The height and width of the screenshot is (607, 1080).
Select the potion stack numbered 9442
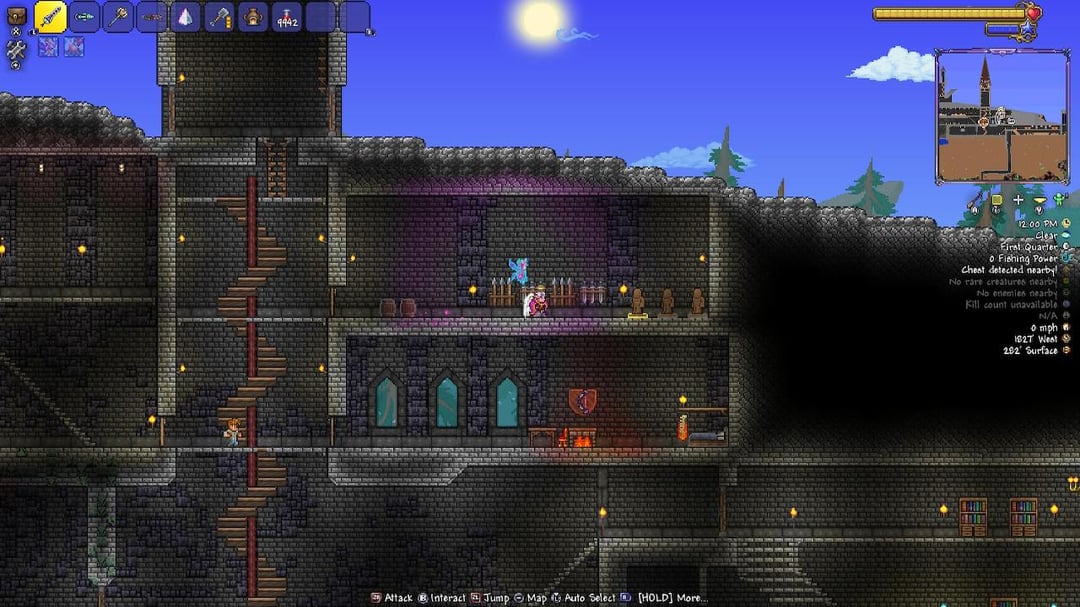click(x=287, y=17)
